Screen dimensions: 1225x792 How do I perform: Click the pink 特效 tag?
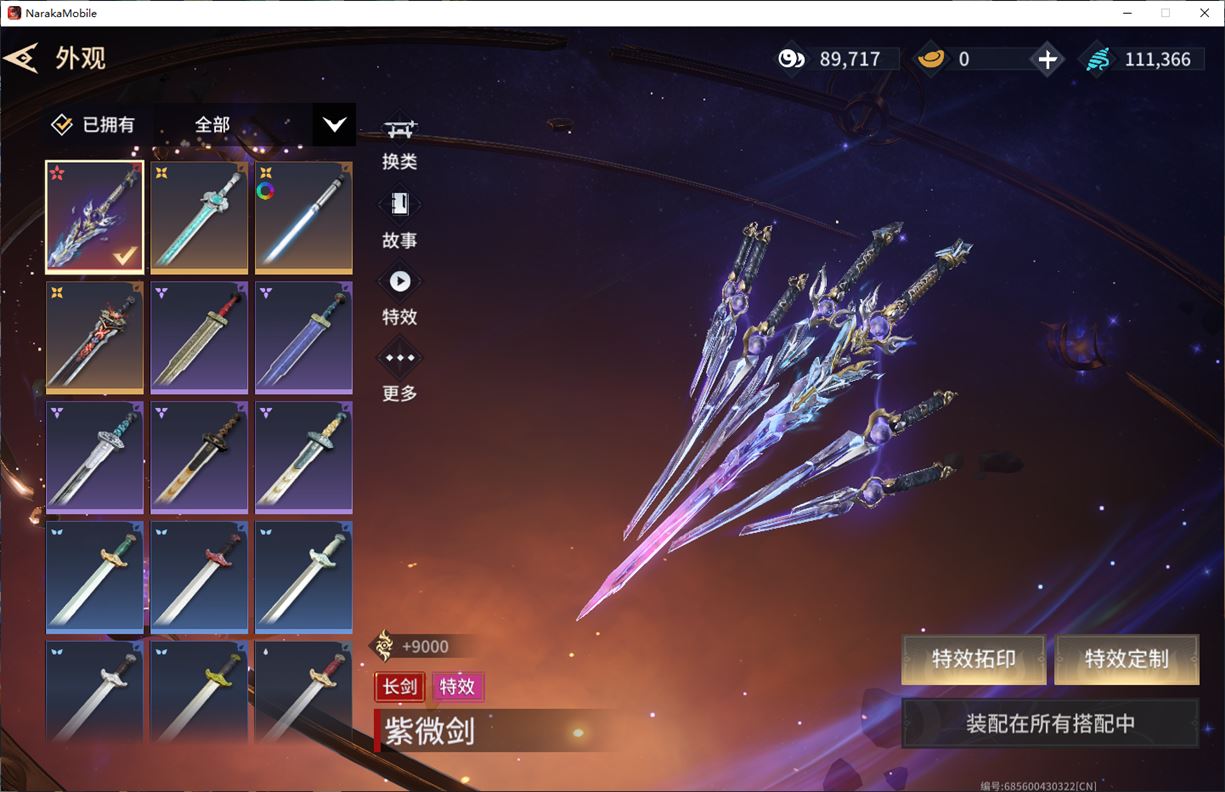(458, 687)
